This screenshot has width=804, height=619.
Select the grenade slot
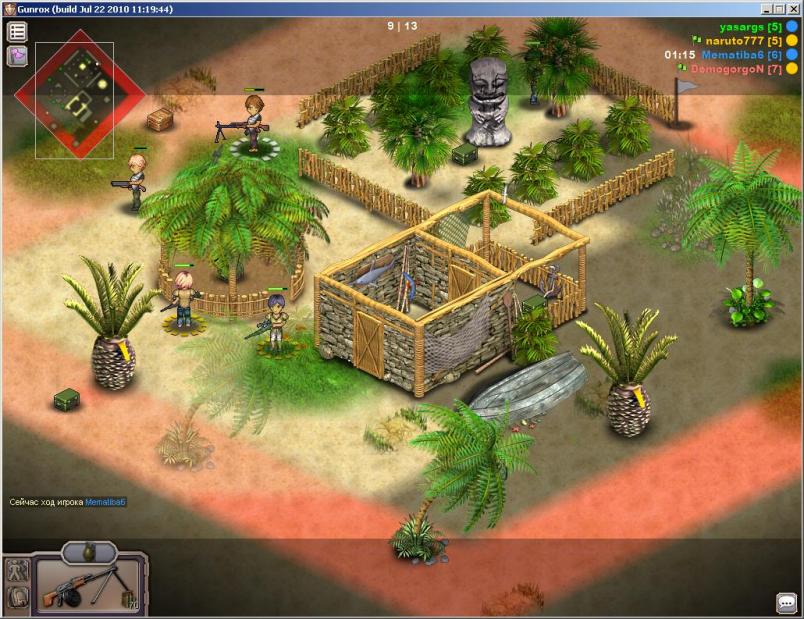pos(90,550)
